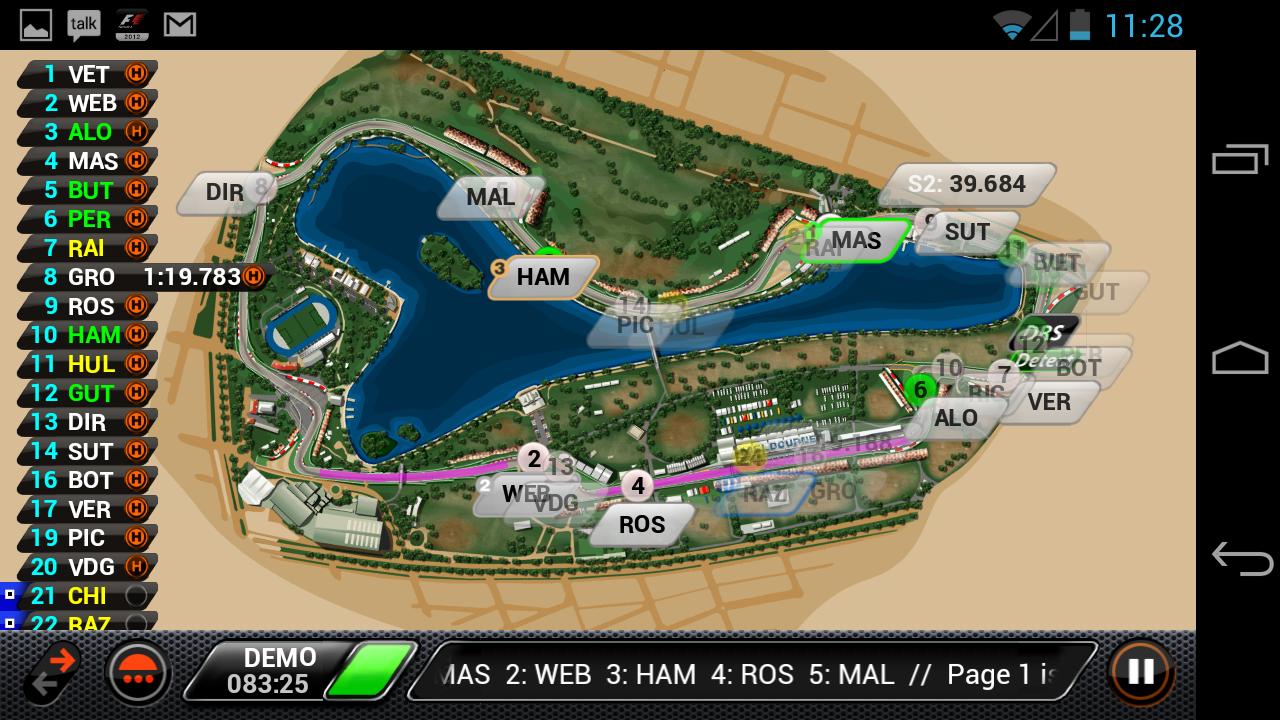1280x720 pixels.
Task: Open the Google Talk notification
Action: [83, 24]
